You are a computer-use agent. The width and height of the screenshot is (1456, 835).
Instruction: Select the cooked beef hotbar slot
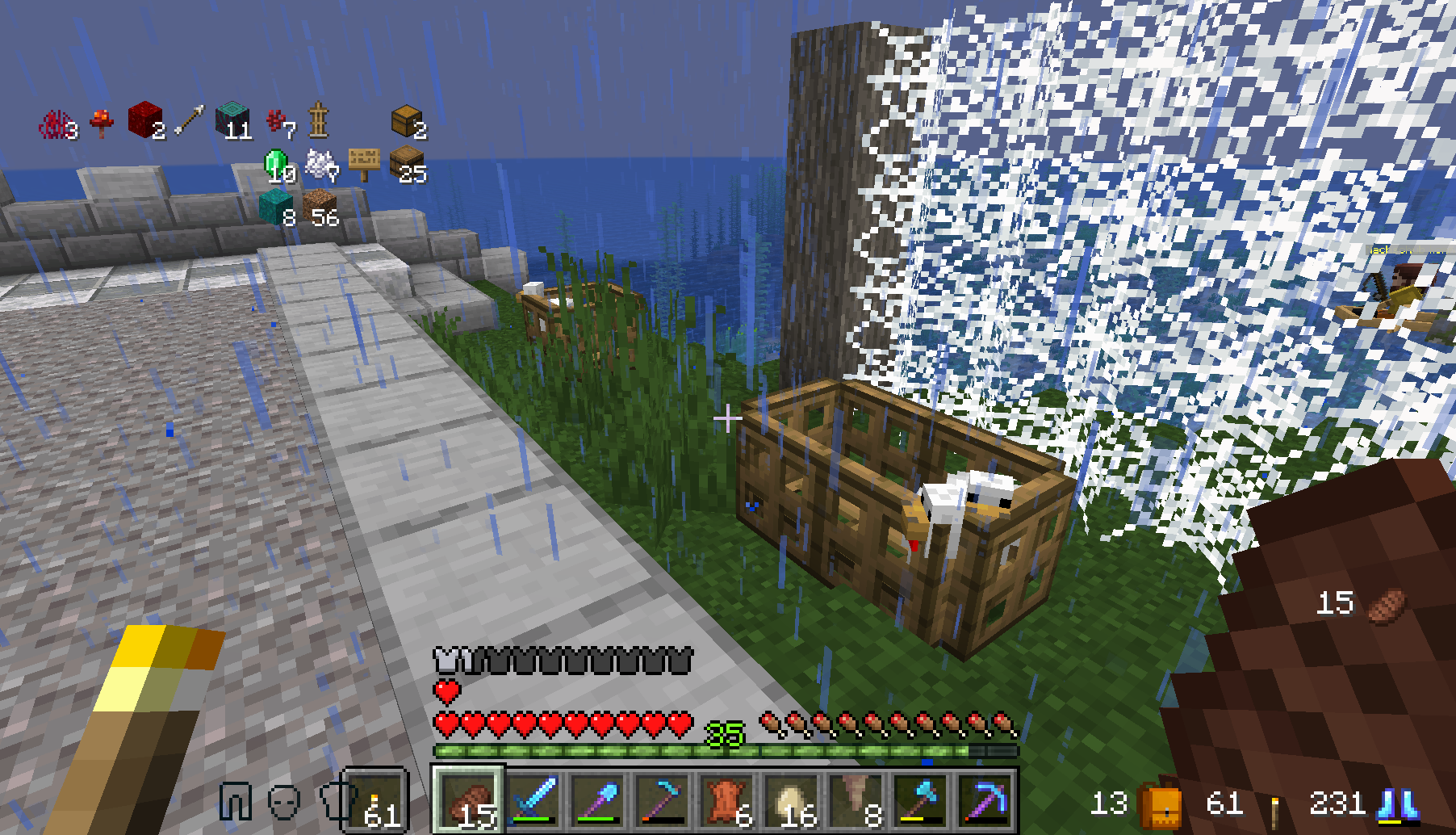(470, 801)
